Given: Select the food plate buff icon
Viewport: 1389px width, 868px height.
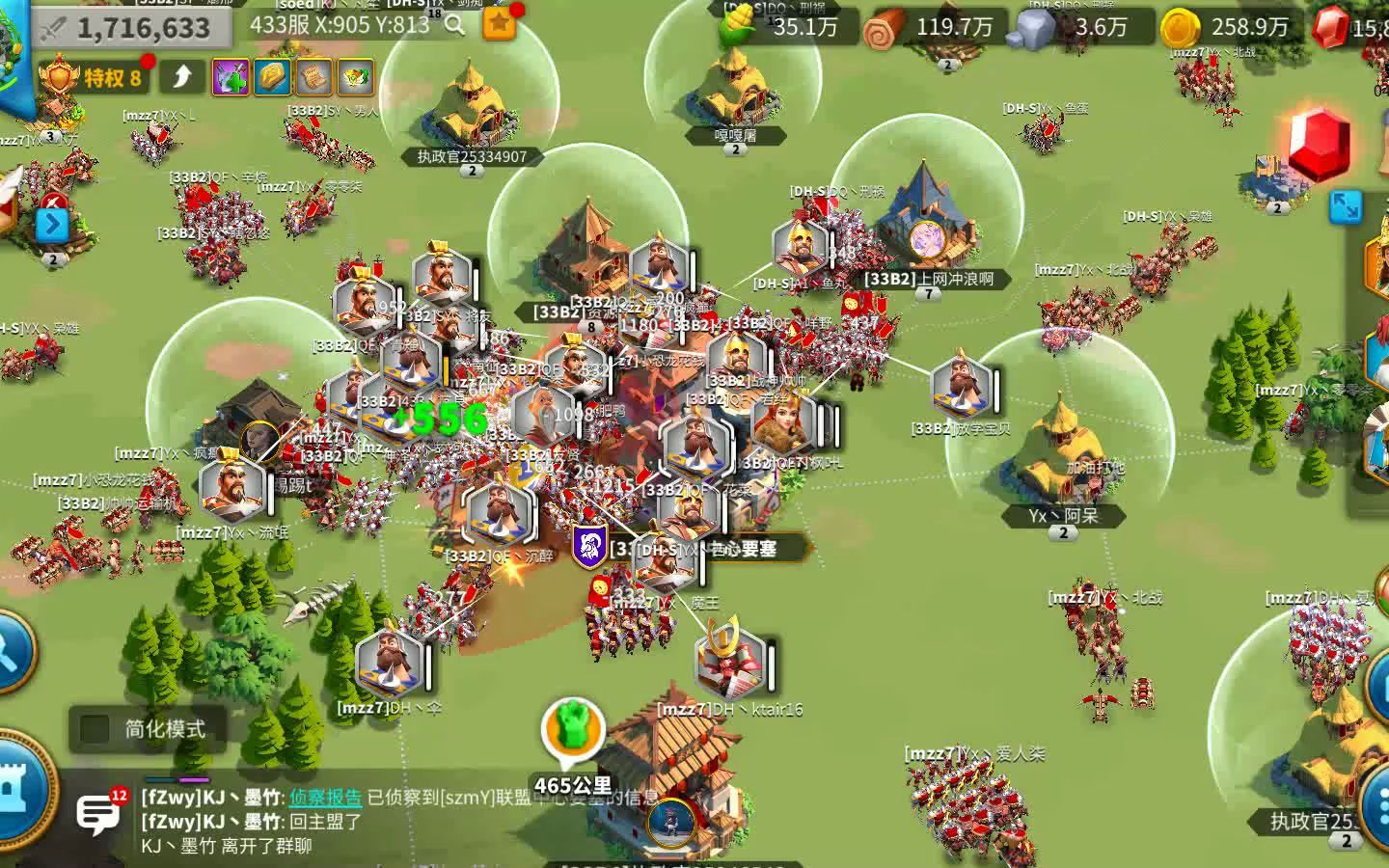Looking at the screenshot, I should 355,77.
